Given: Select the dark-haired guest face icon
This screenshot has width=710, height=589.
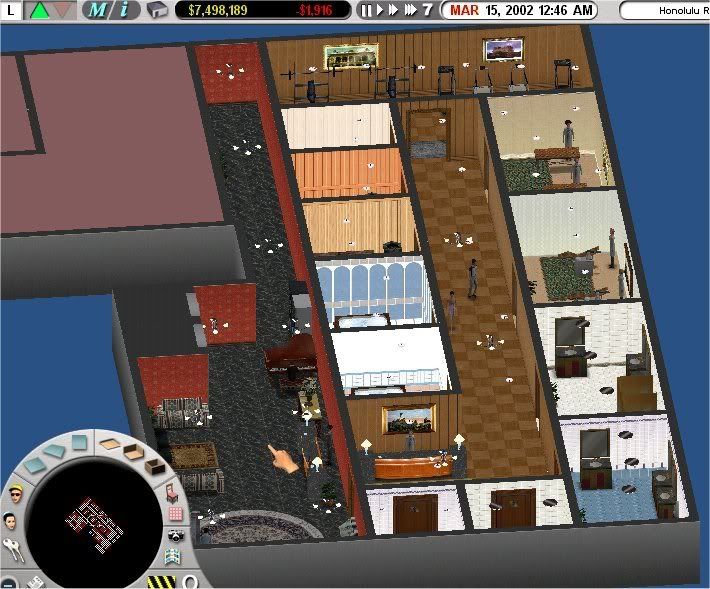Looking at the screenshot, I should click(x=10, y=521).
